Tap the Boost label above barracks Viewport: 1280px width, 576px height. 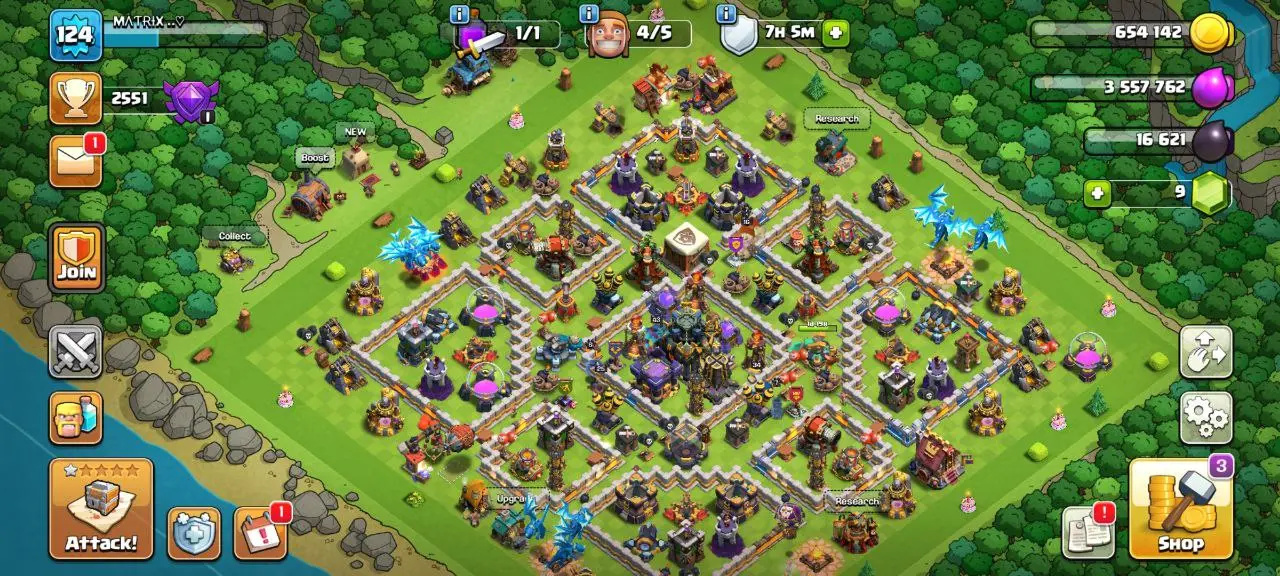click(314, 158)
